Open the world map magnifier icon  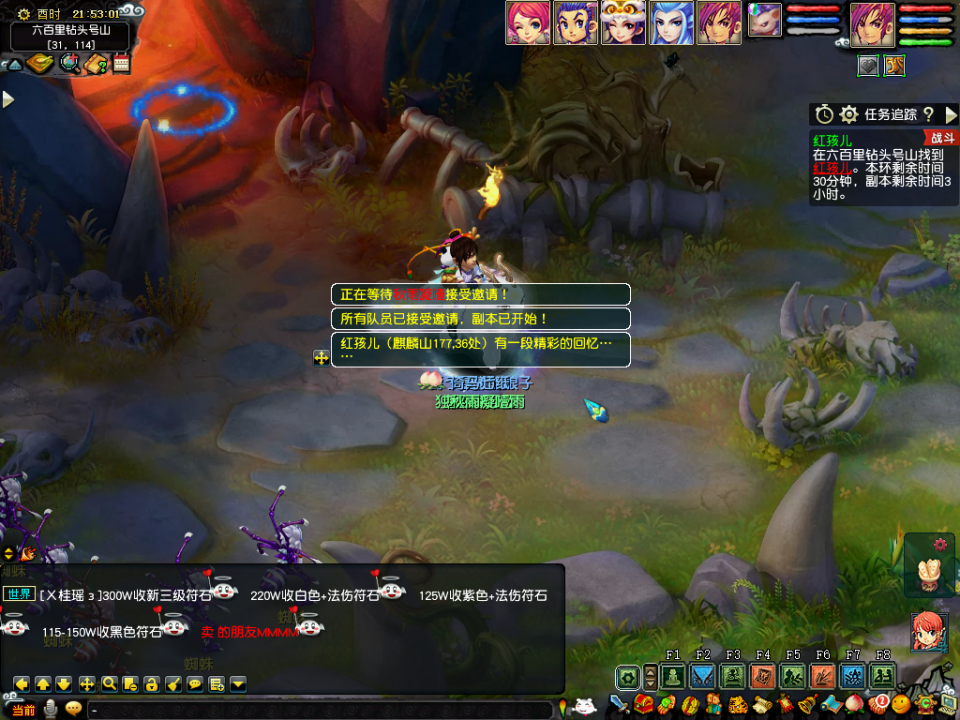[69, 64]
